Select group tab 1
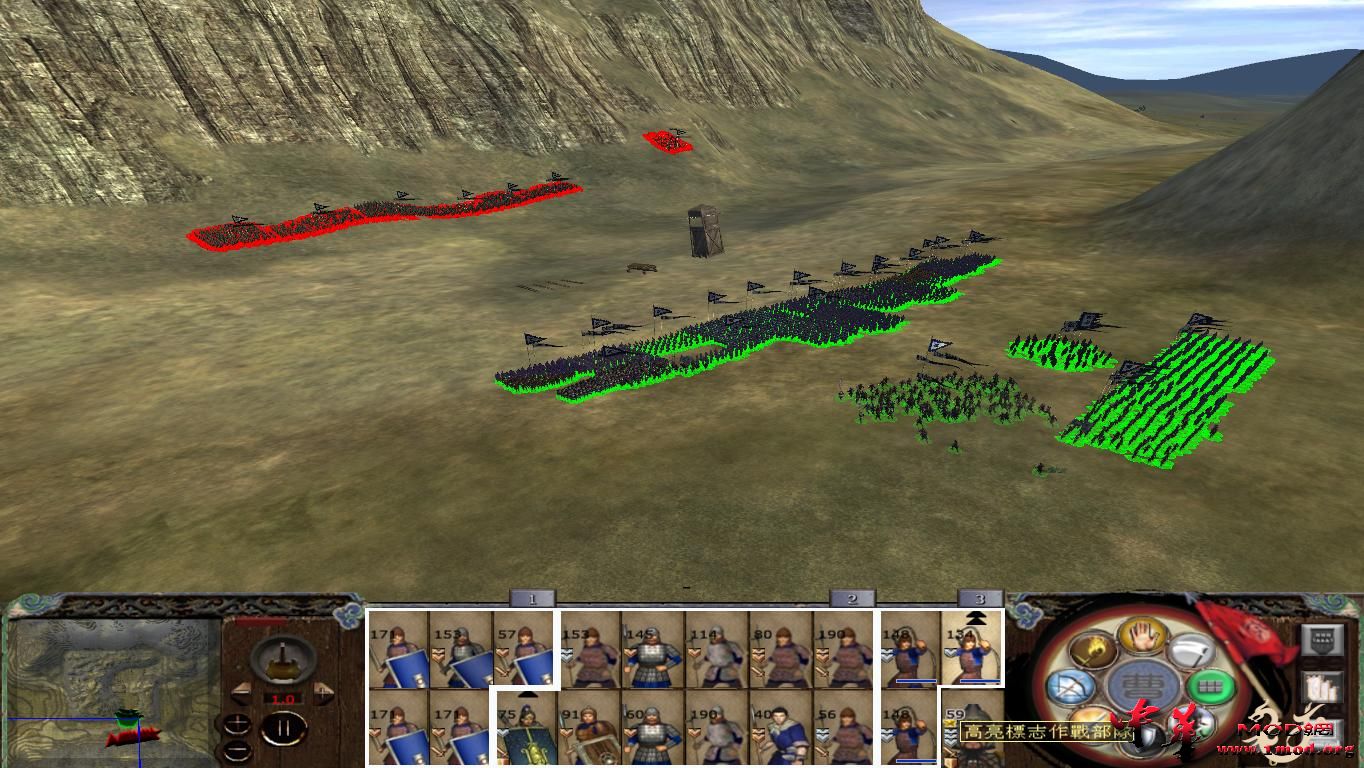This screenshot has width=1364, height=768. pos(530,600)
